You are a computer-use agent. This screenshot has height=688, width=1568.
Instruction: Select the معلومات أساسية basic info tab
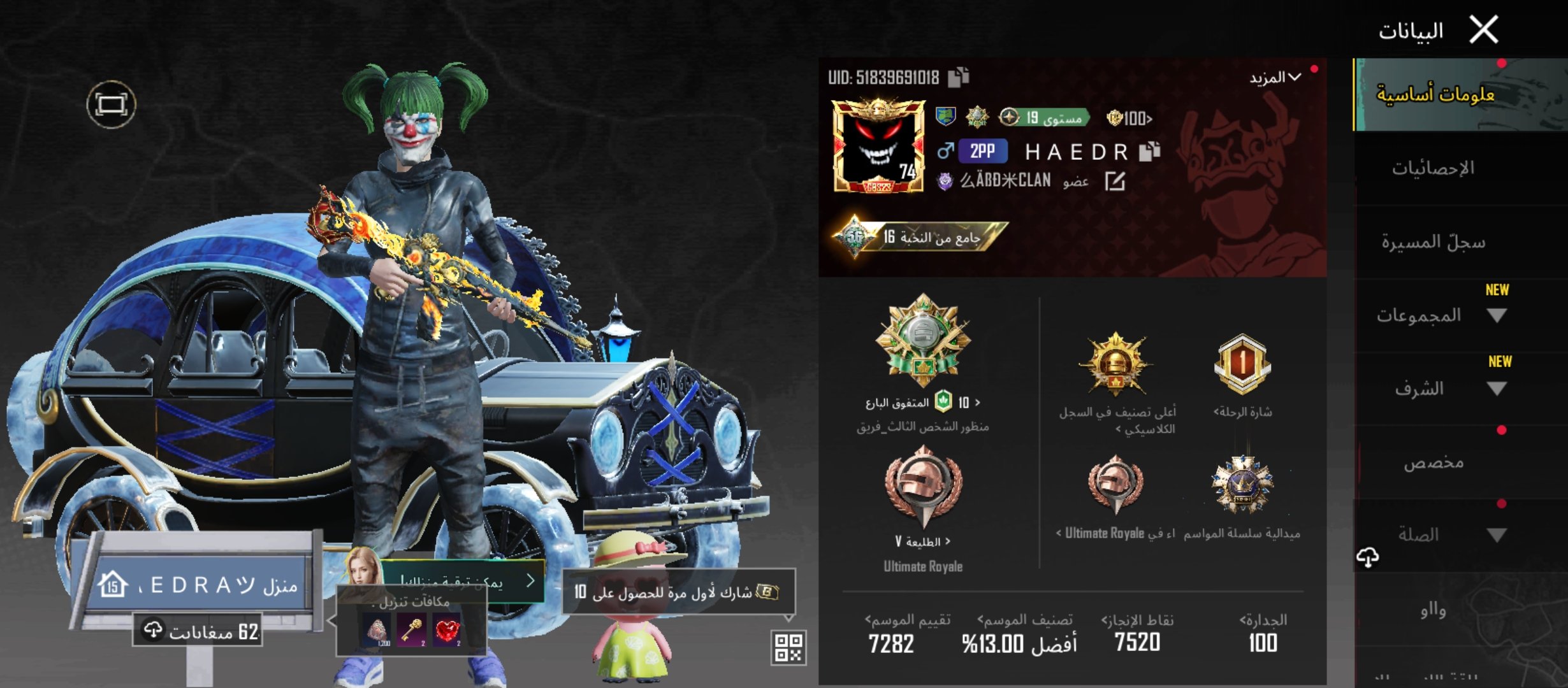(x=1435, y=95)
